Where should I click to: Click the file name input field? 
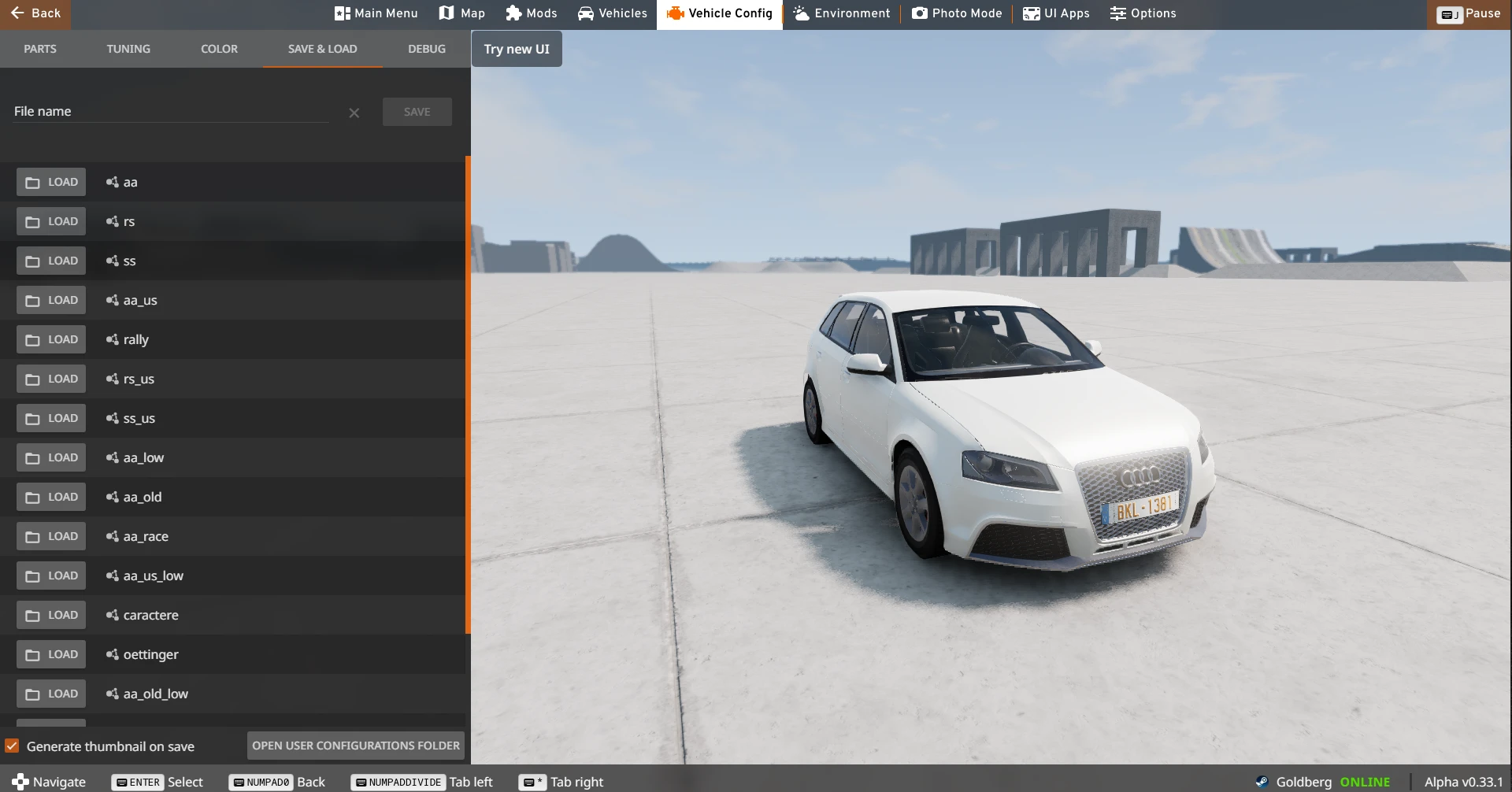click(x=169, y=110)
